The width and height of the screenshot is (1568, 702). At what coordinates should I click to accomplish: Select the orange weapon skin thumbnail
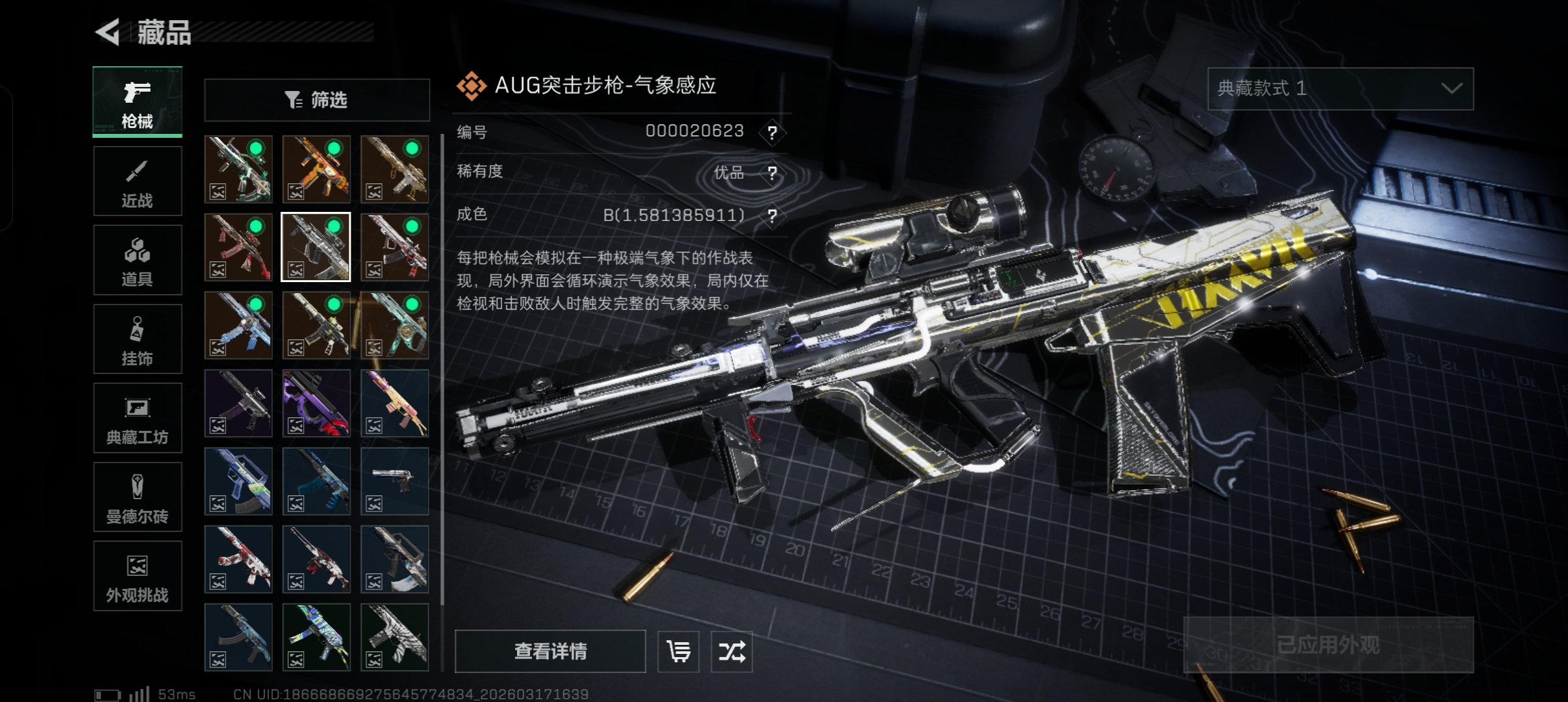click(316, 169)
